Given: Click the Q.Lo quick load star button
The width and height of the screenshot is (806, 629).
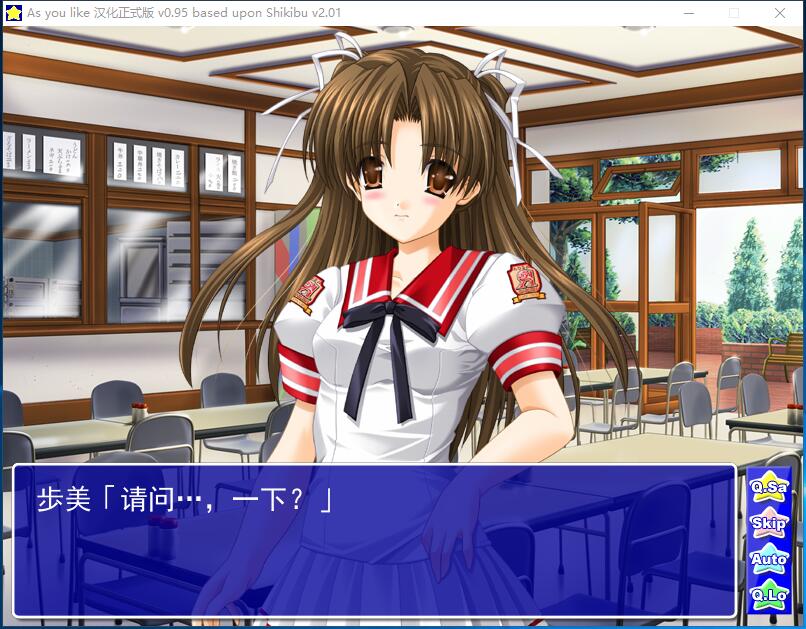Looking at the screenshot, I should coord(768,594).
